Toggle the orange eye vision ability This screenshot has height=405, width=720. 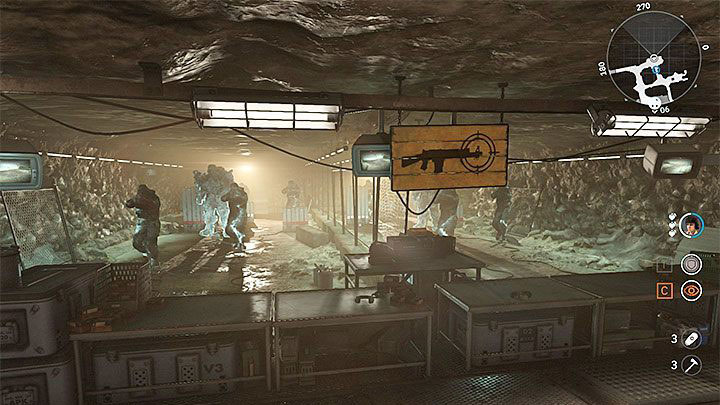pyautogui.click(x=690, y=291)
